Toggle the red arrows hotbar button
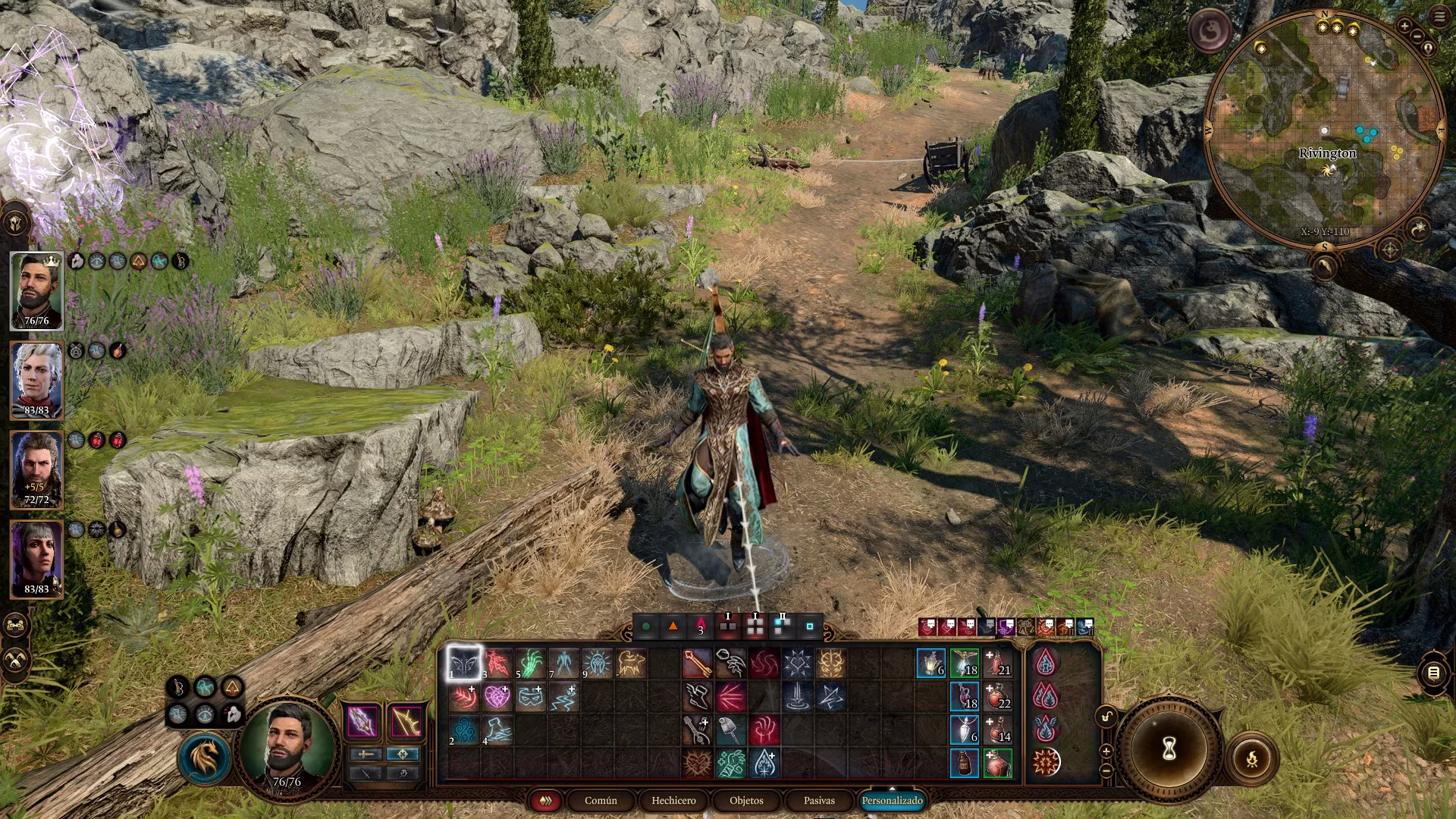 545,801
